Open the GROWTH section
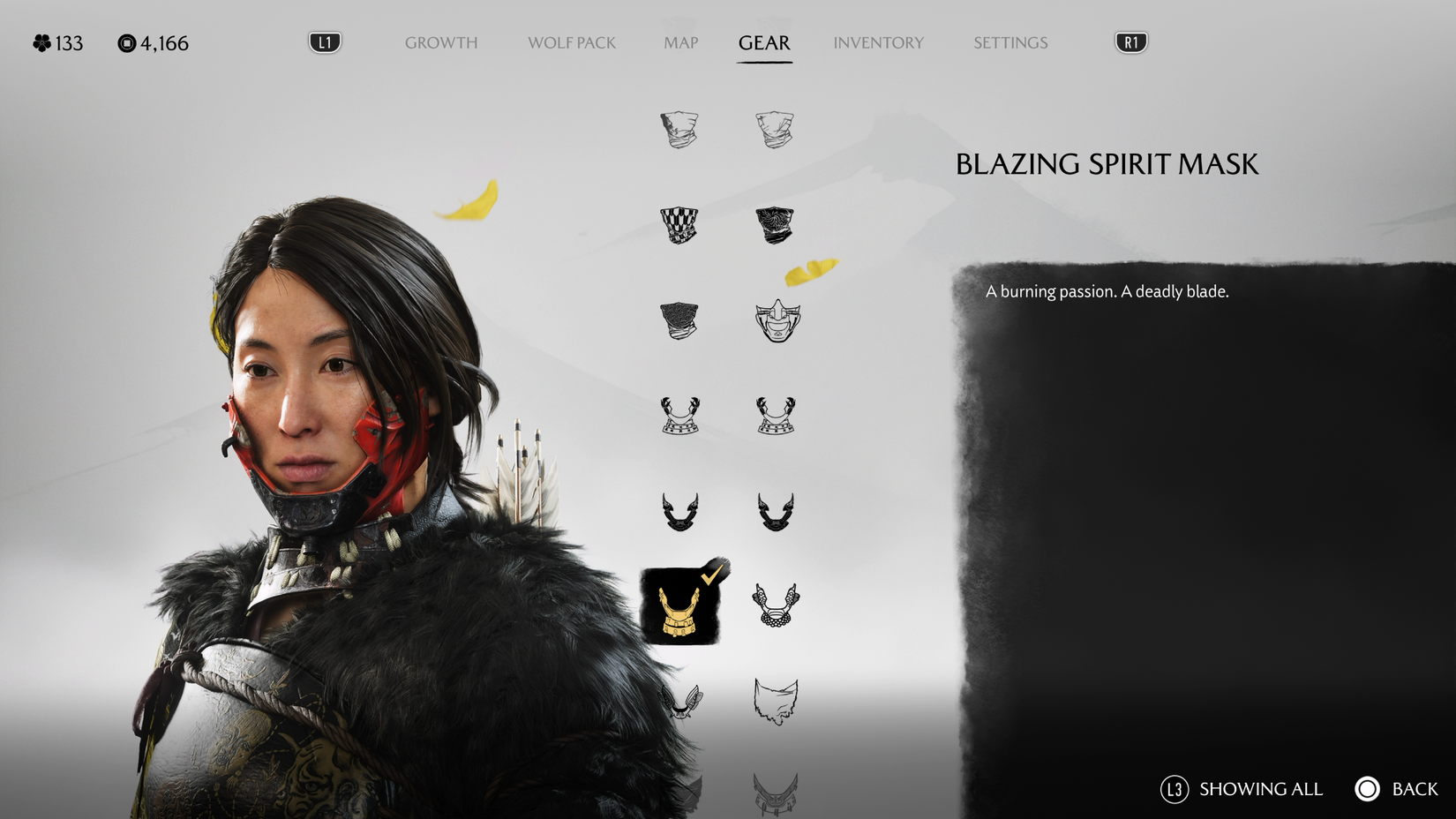This screenshot has height=819, width=1456. tap(441, 42)
